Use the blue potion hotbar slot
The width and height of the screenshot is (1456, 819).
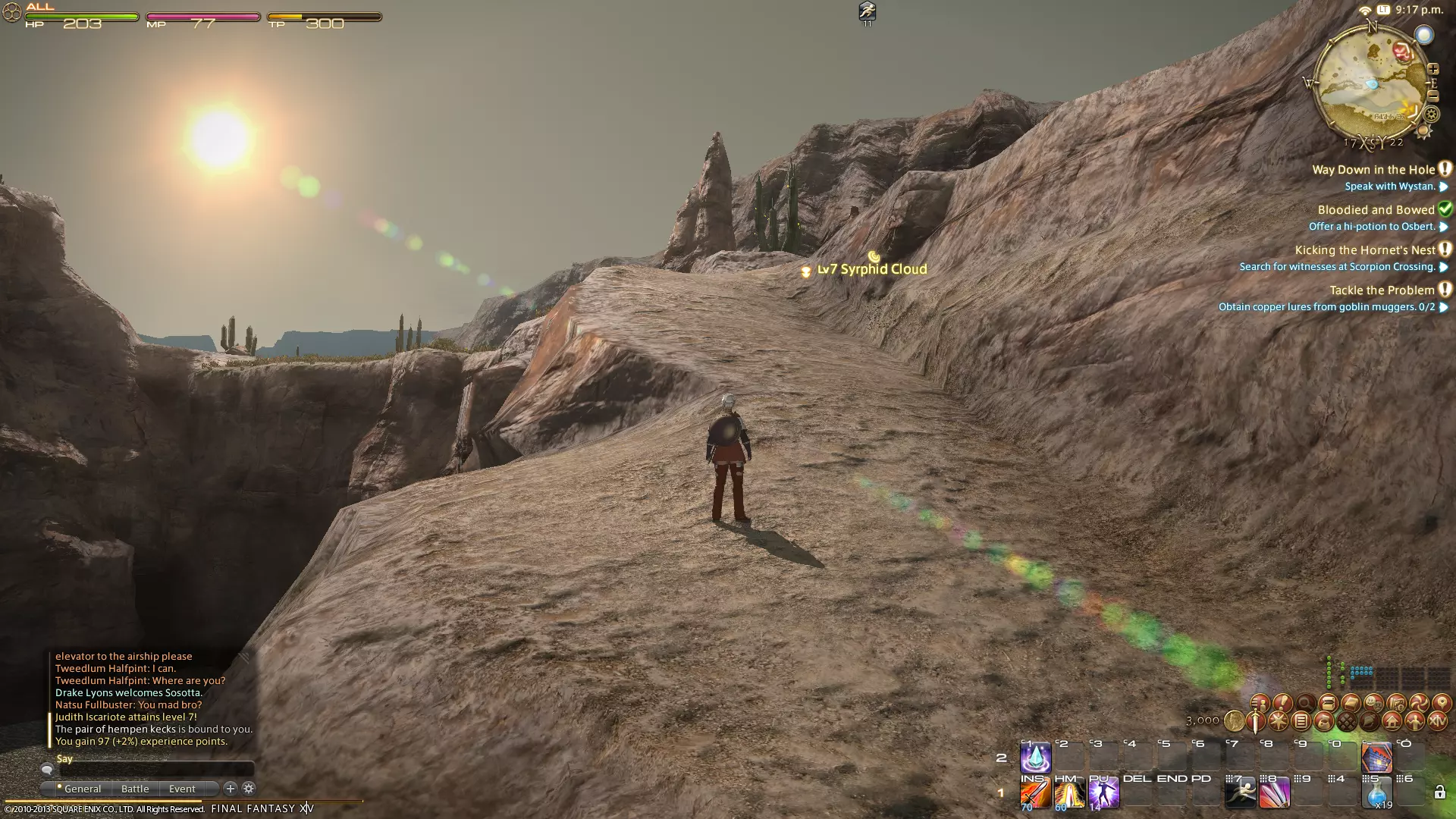1376,794
